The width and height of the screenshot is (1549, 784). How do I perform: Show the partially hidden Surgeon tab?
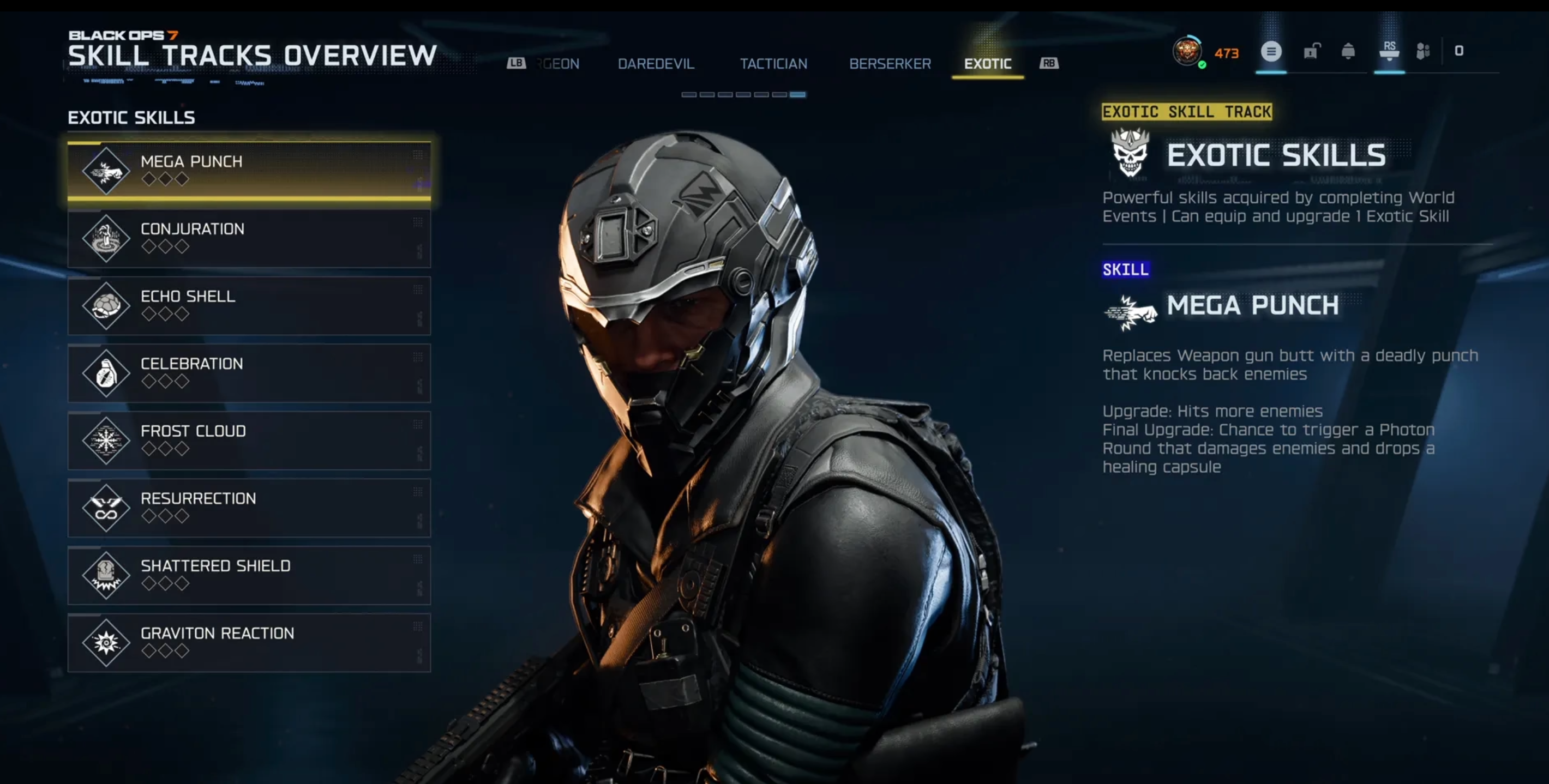[558, 64]
